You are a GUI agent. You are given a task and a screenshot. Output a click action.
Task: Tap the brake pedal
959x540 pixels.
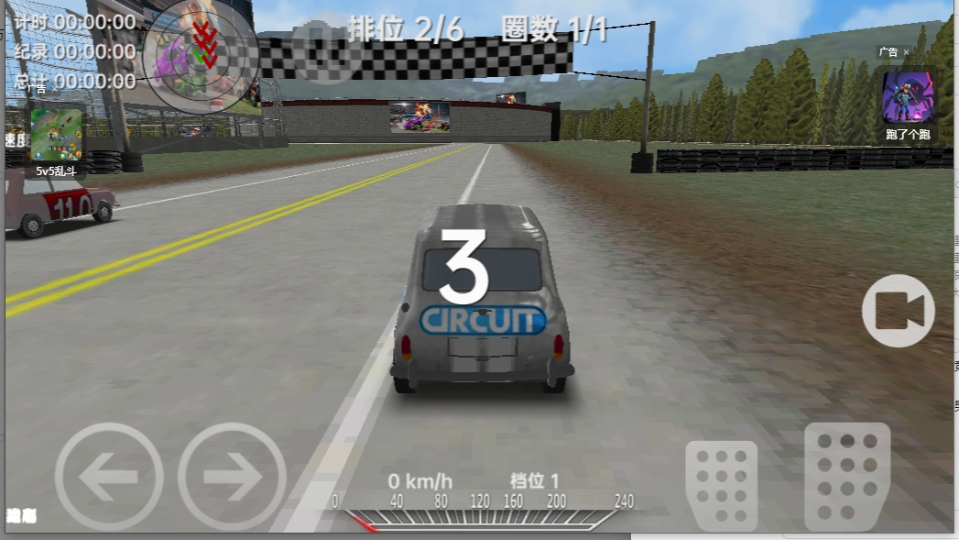pyautogui.click(x=721, y=484)
